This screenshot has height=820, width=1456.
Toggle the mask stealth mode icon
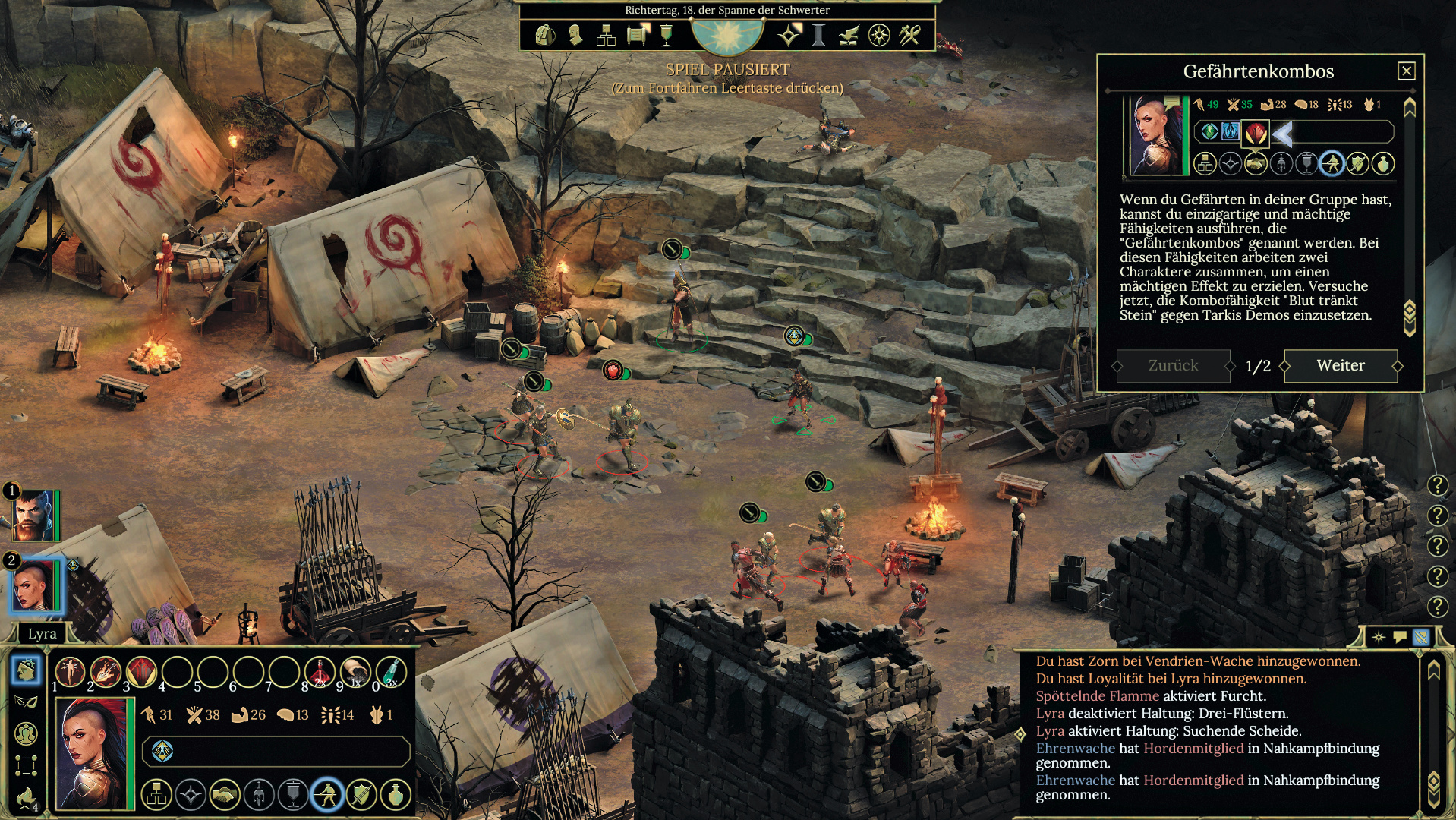pyautogui.click(x=26, y=702)
